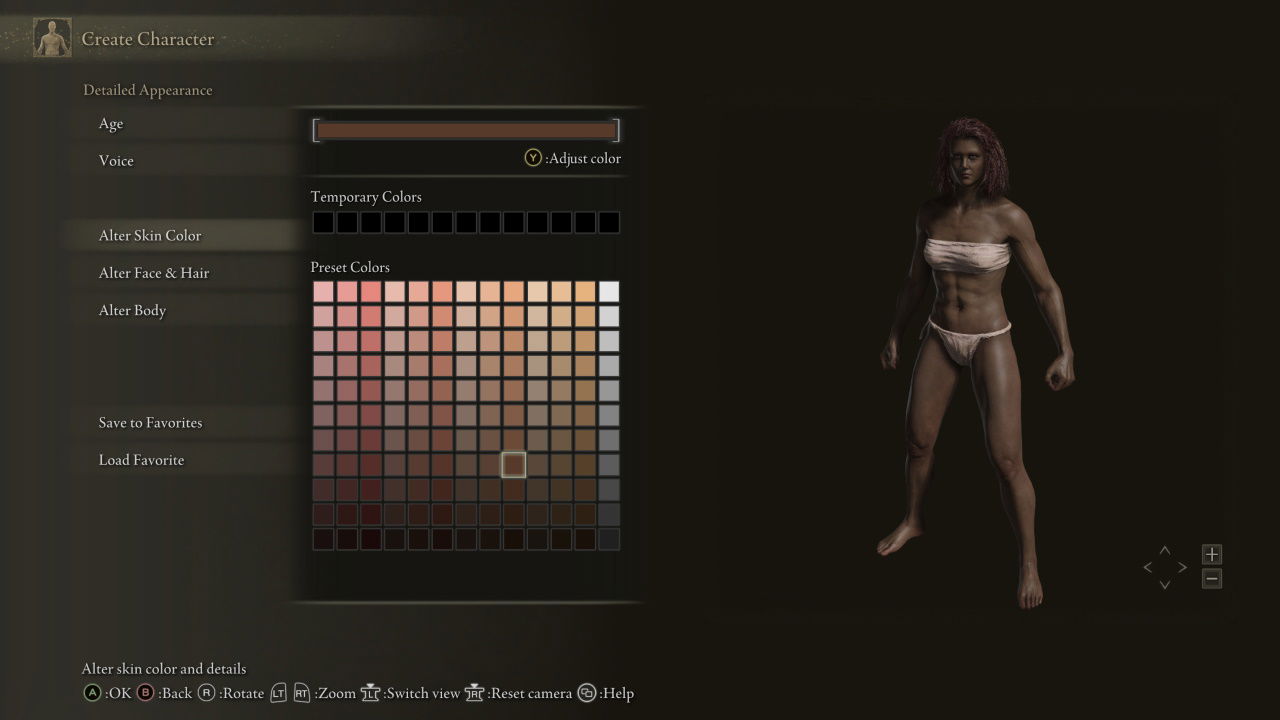
Task: Click the B: Back button prompt icon
Action: click(145, 692)
